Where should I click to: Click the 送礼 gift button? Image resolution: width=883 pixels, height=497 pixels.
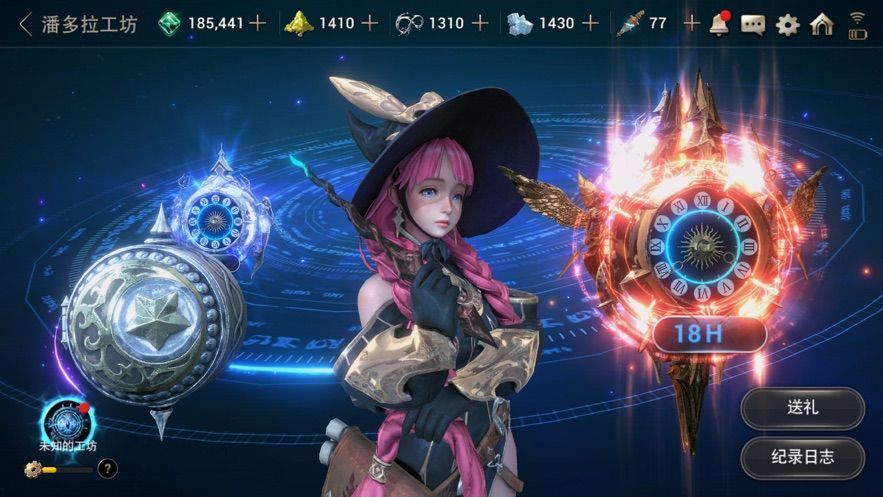802,408
